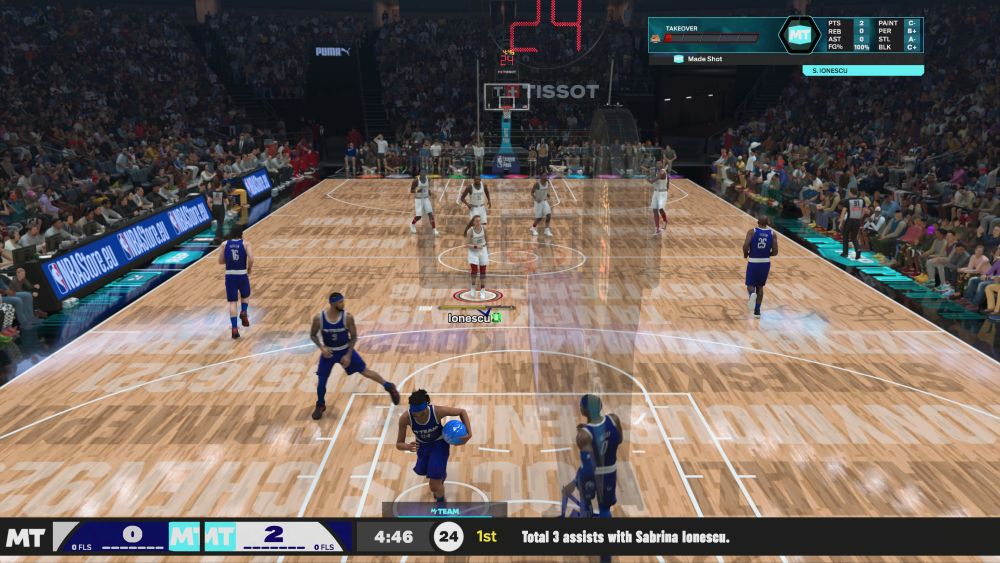The width and height of the screenshot is (1000, 563).
Task: Click the S. Ionescu player name tag
Action: click(x=862, y=70)
